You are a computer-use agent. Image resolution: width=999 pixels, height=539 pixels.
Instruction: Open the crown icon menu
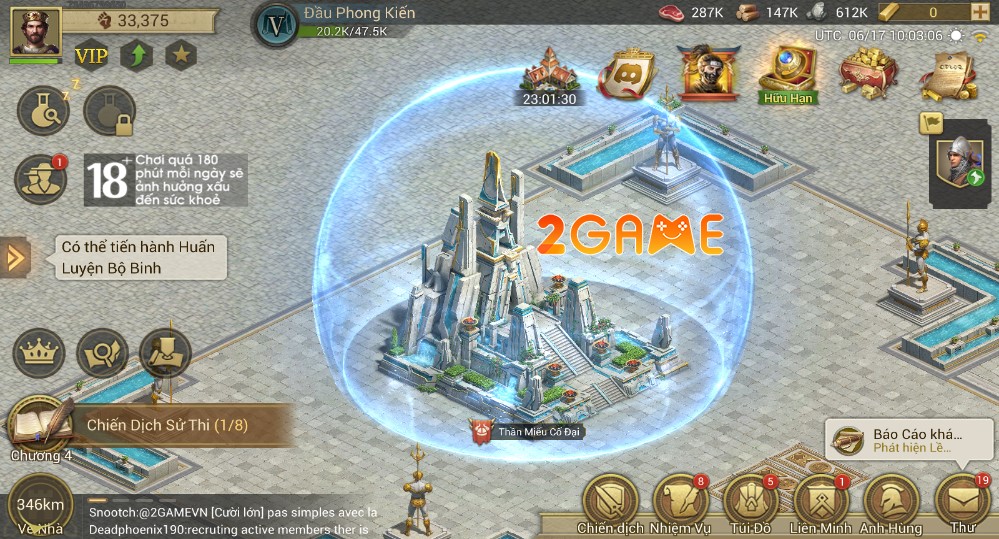[x=39, y=353]
